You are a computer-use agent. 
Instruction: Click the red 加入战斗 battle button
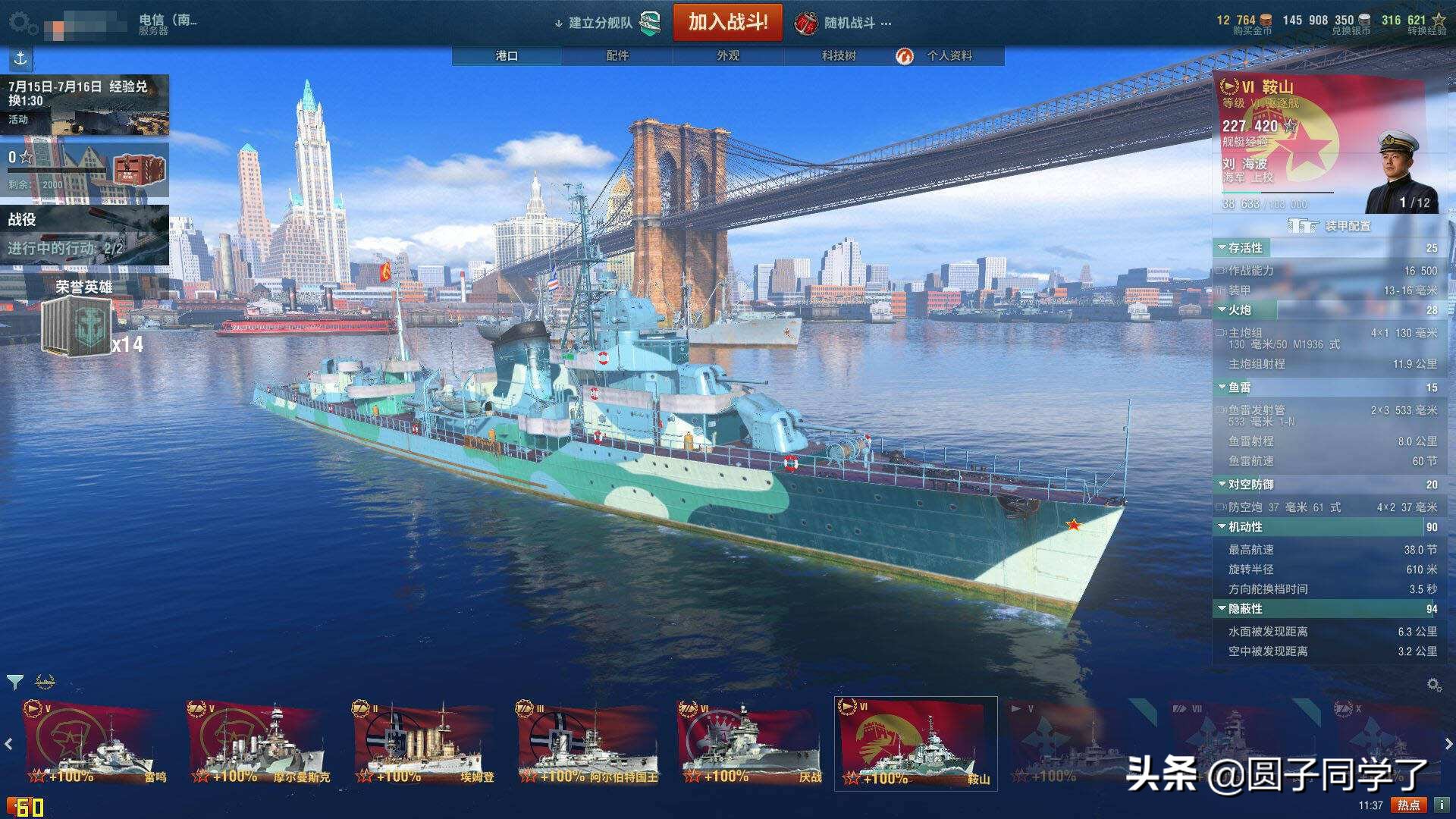click(x=727, y=23)
